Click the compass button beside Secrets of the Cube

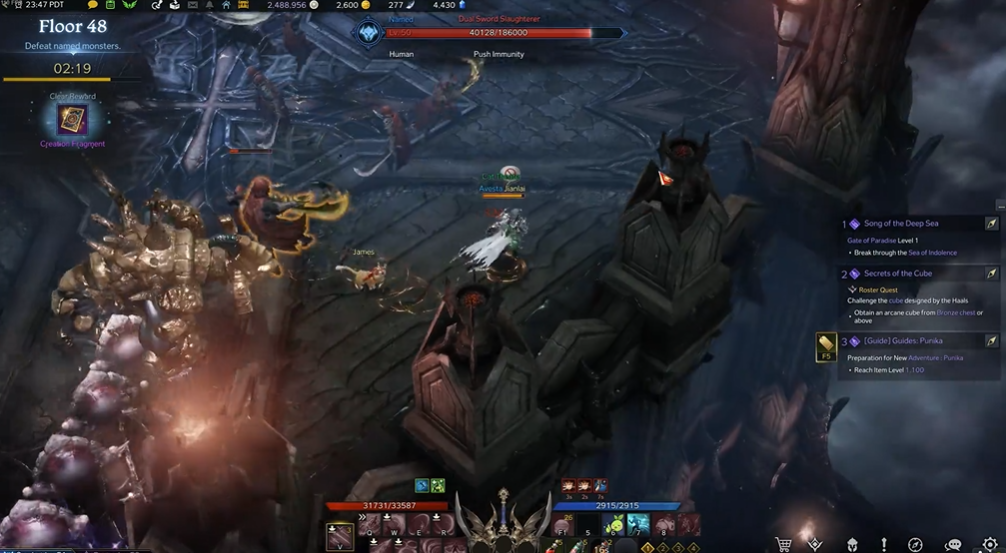tap(991, 273)
